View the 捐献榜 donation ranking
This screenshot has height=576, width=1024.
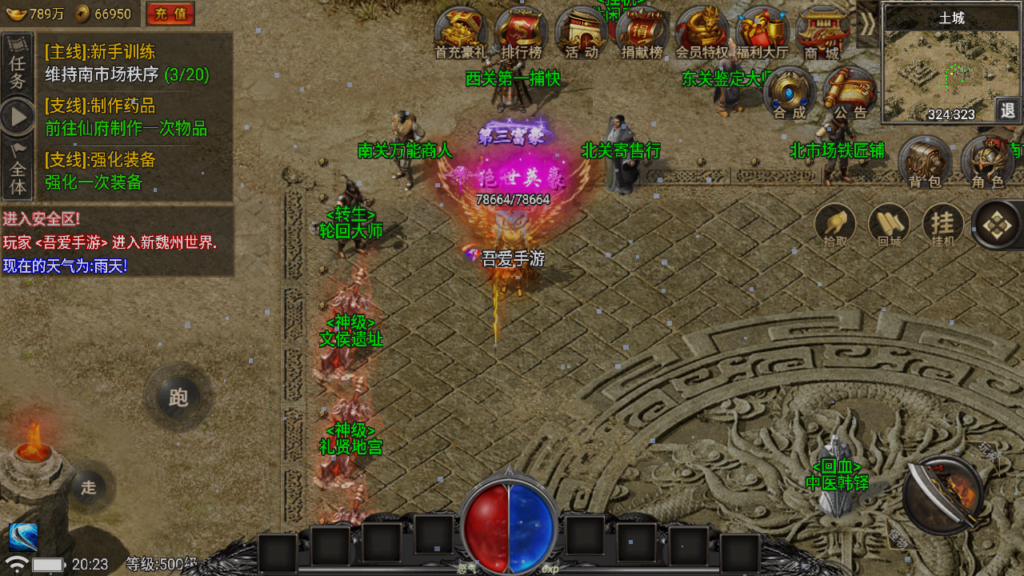[642, 32]
